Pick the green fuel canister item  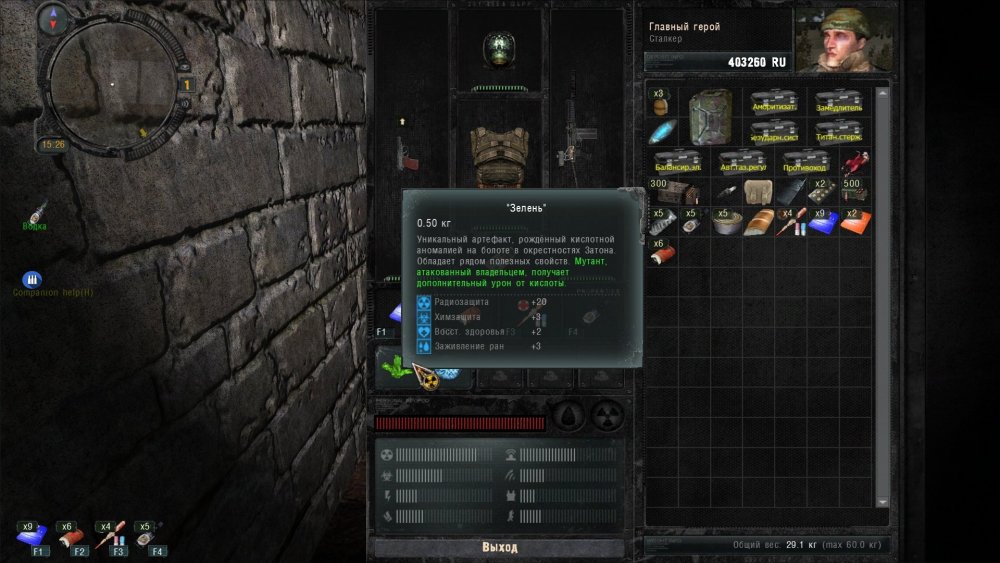(x=711, y=116)
